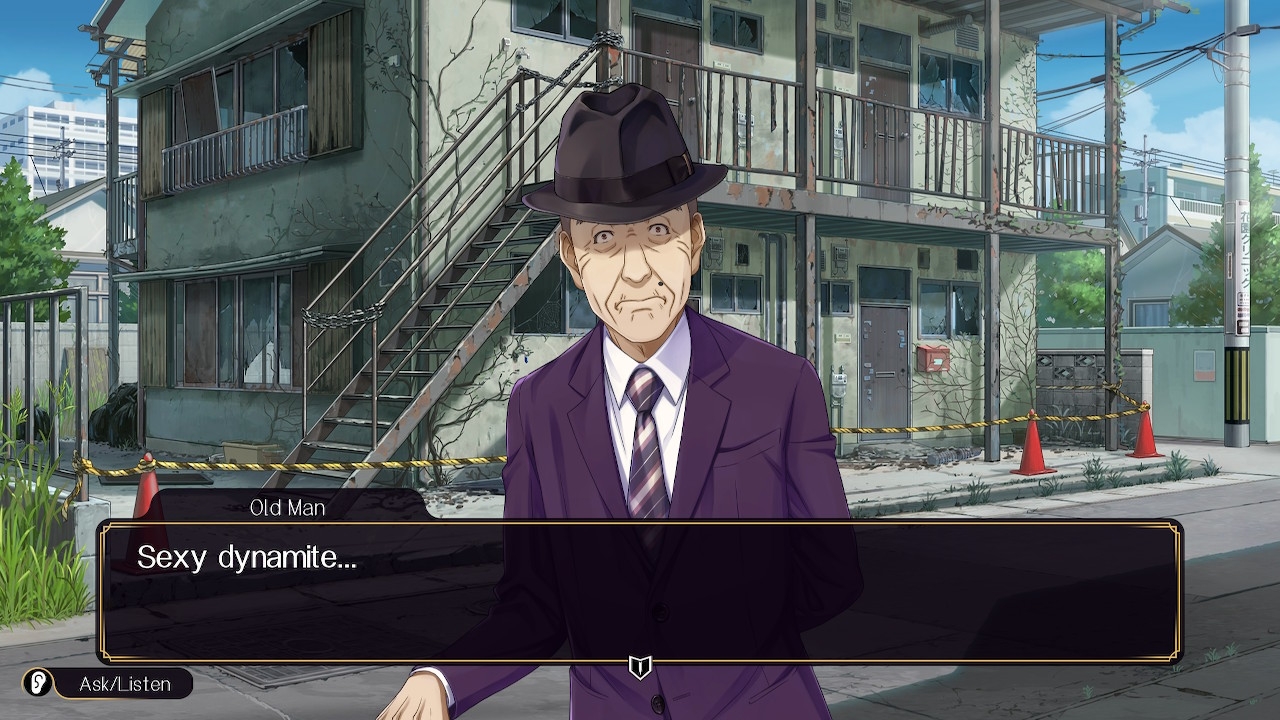Advance dialogue with the continue arrow

(640, 667)
